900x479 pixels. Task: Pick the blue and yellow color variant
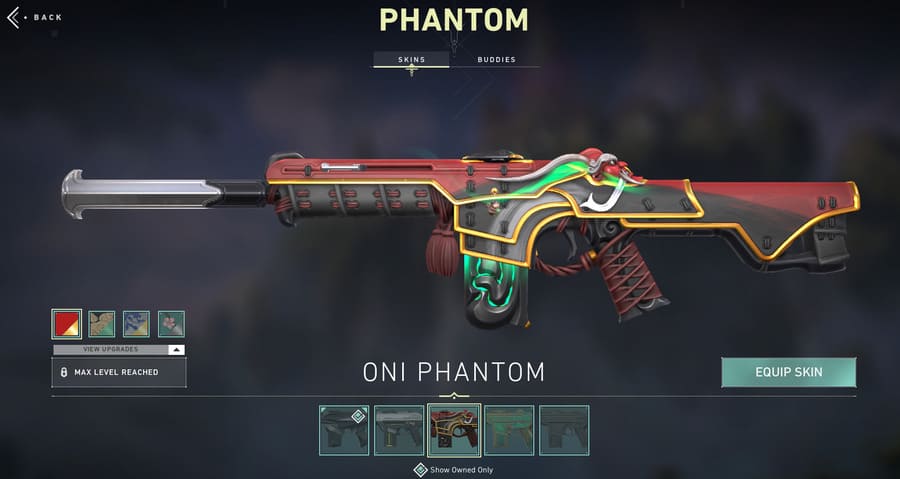point(136,323)
